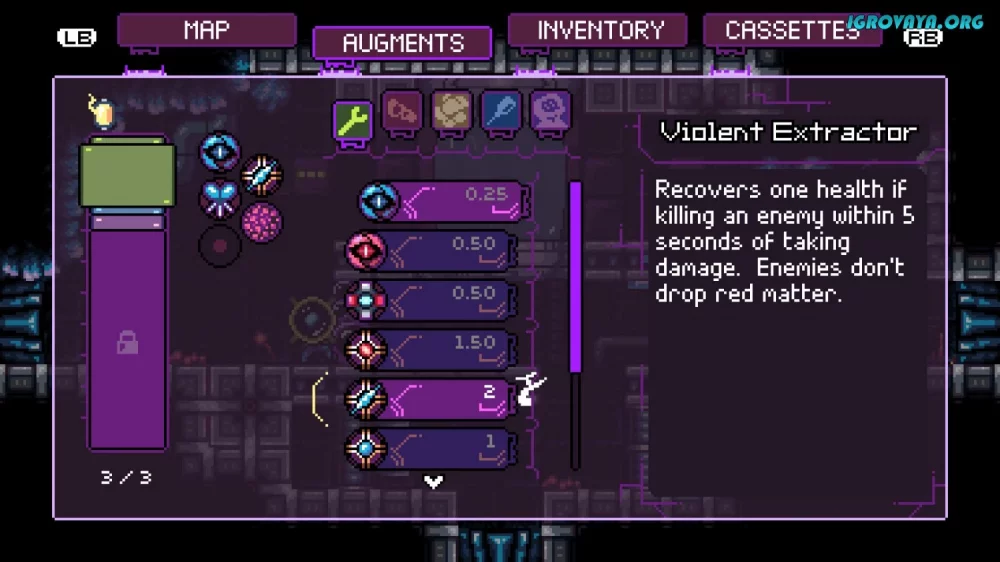1000x562 pixels.
Task: Switch to the Augments tab
Action: point(402,43)
